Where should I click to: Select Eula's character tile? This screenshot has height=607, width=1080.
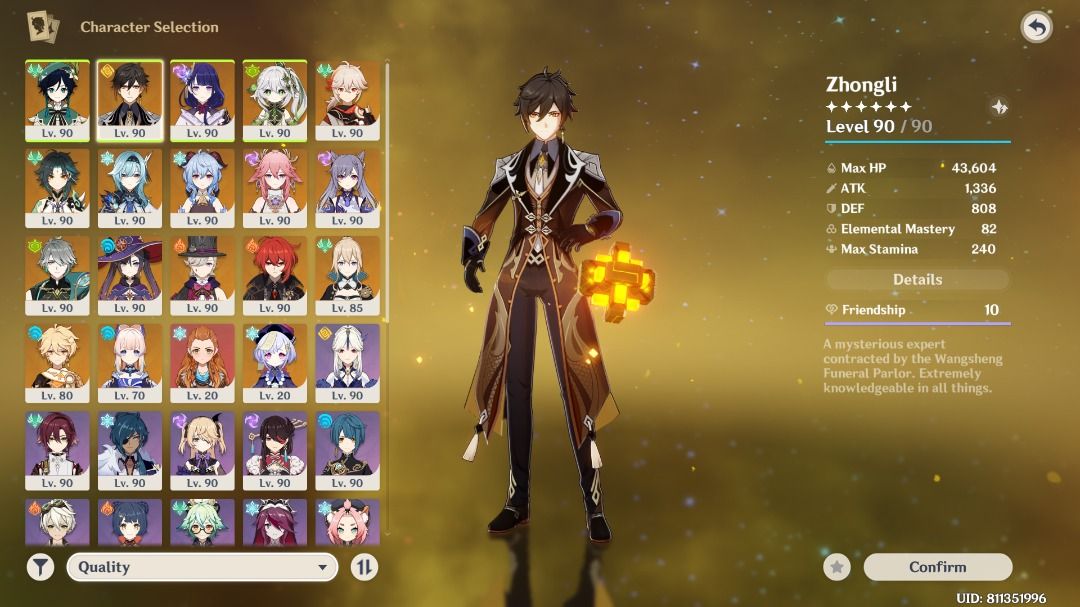click(130, 187)
